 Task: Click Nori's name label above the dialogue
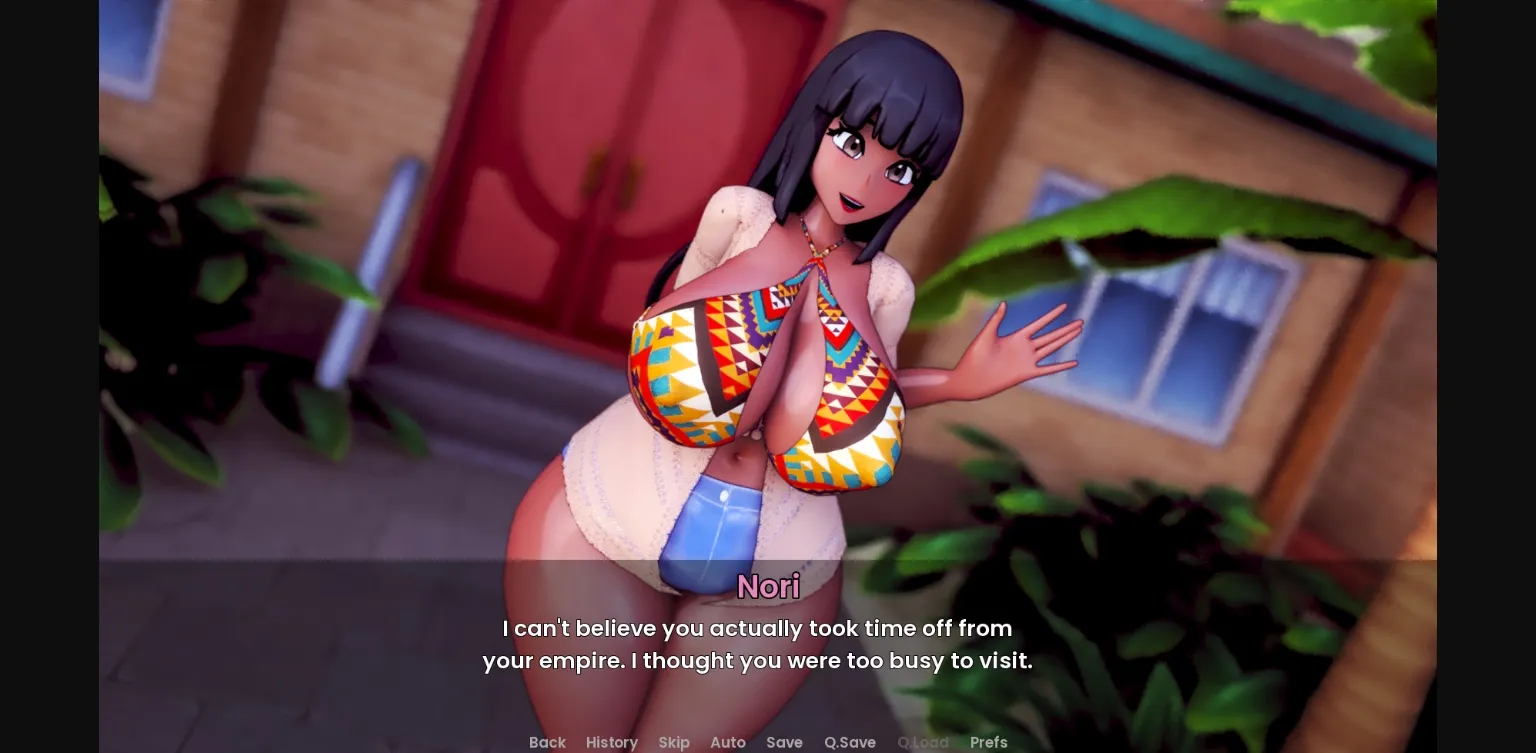pos(768,587)
